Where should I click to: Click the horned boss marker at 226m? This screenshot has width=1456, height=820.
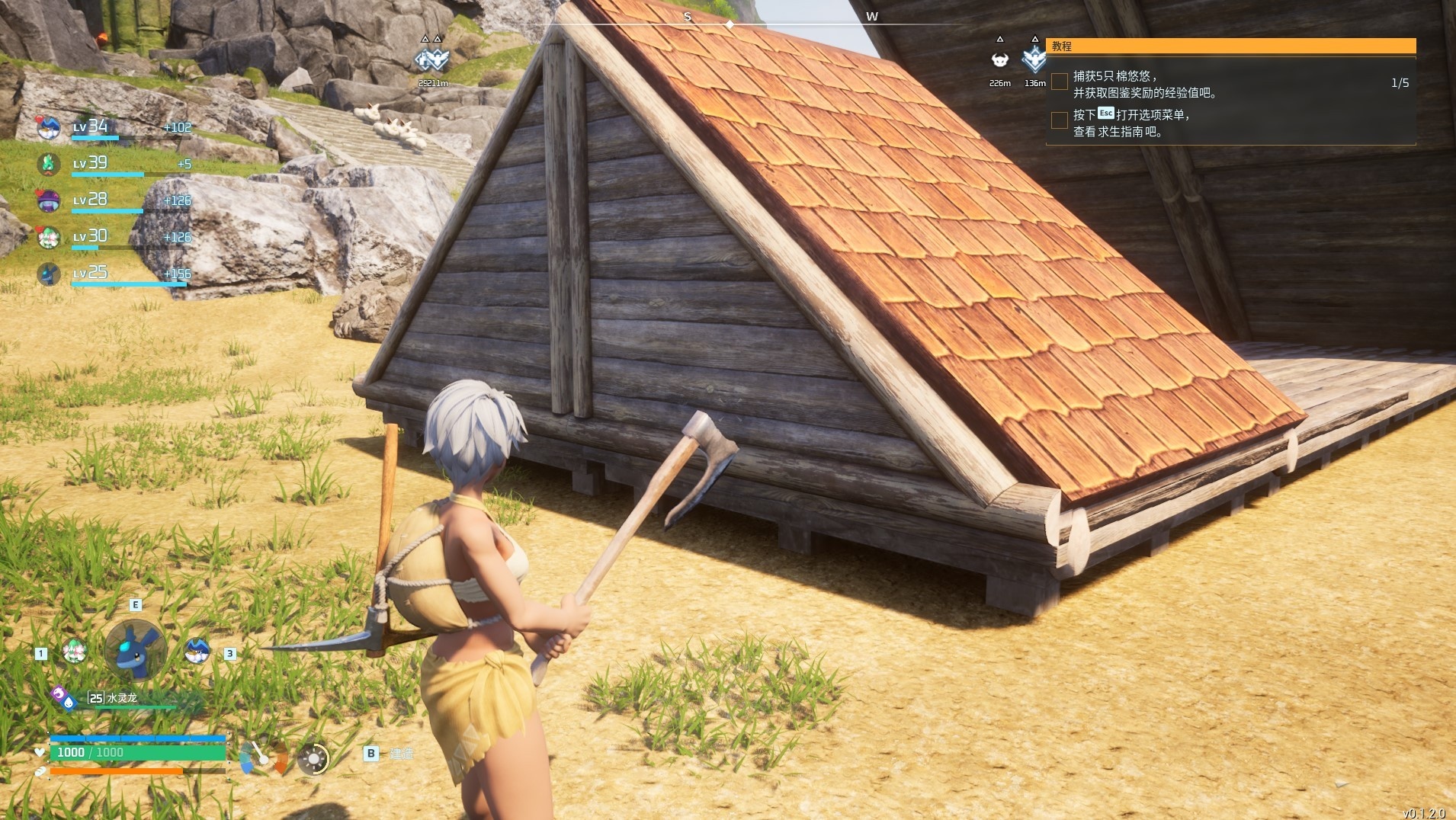(x=999, y=60)
